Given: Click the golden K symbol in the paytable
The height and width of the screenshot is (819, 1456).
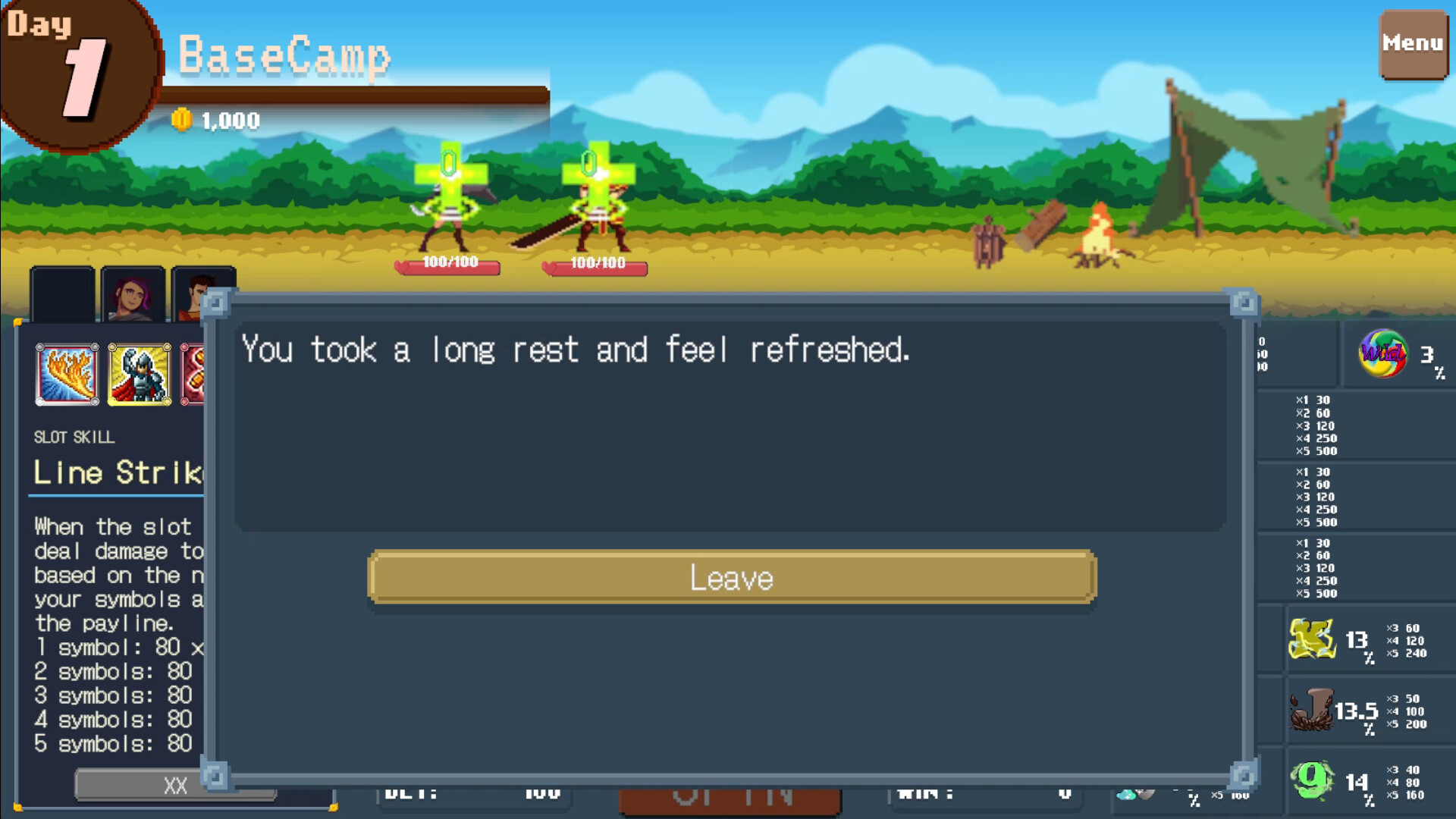Looking at the screenshot, I should 1313,639.
